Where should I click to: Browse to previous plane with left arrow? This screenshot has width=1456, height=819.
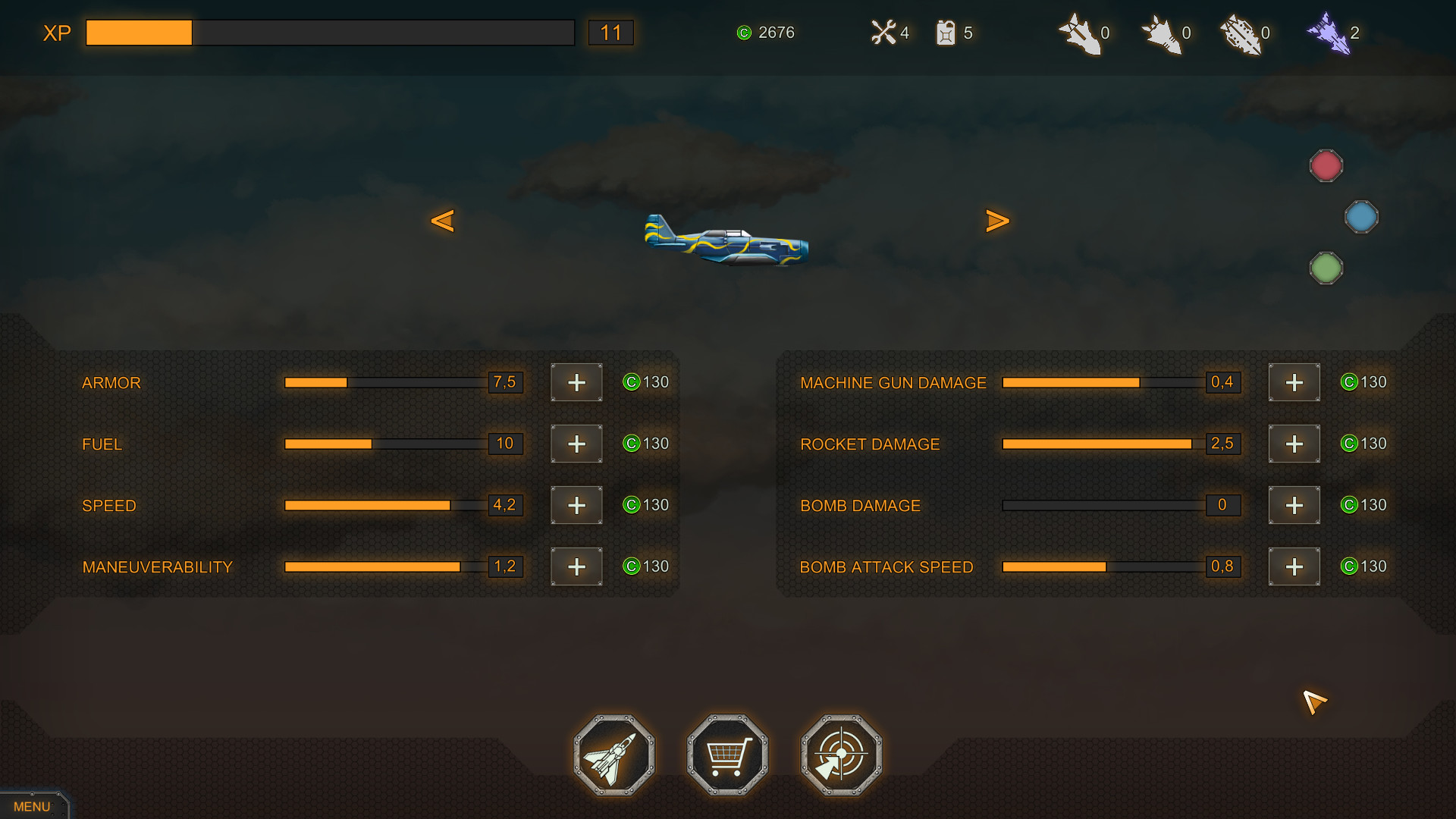tap(444, 221)
